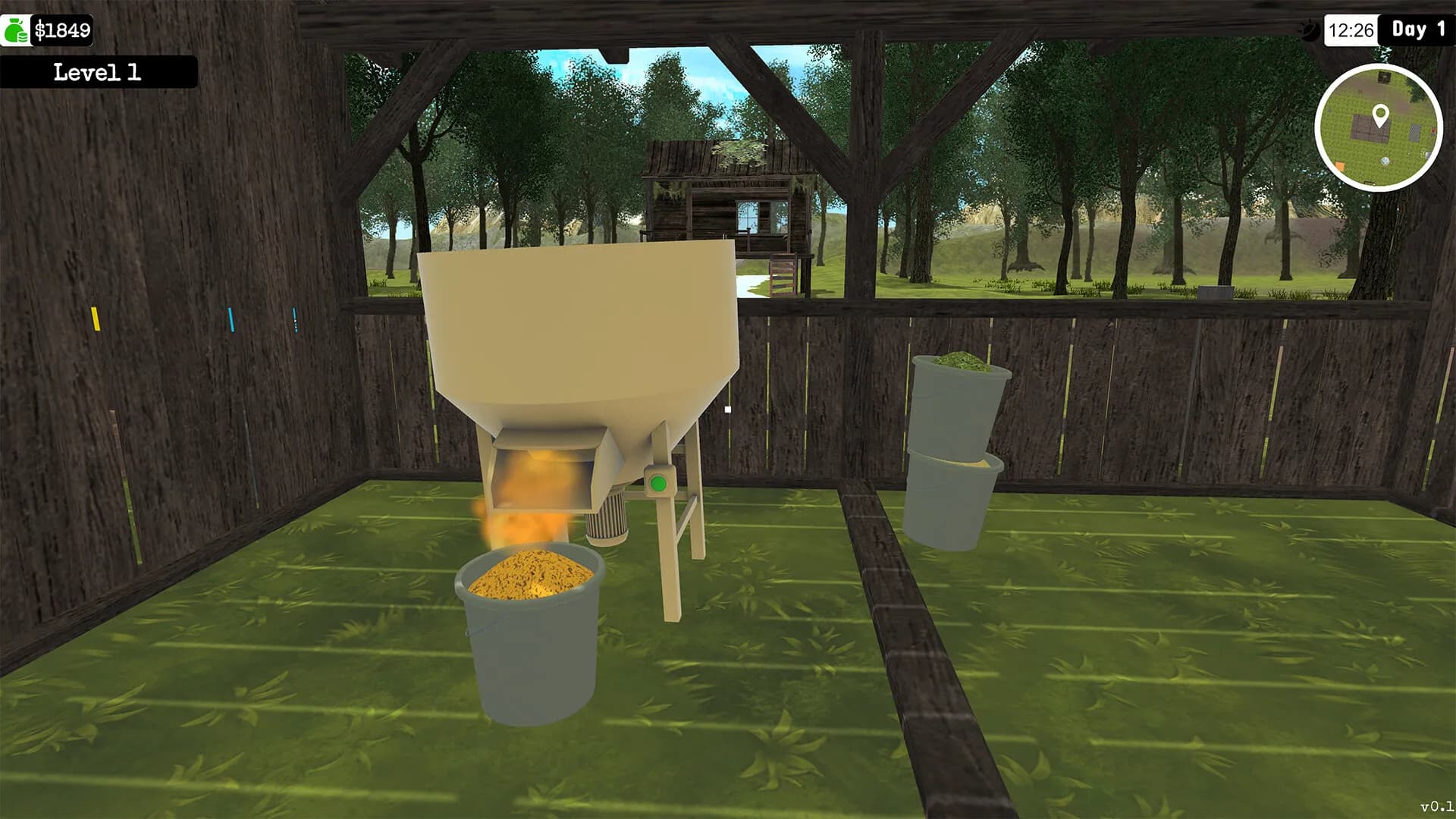Click the green money bag icon
The image size is (1456, 819).
point(14,29)
